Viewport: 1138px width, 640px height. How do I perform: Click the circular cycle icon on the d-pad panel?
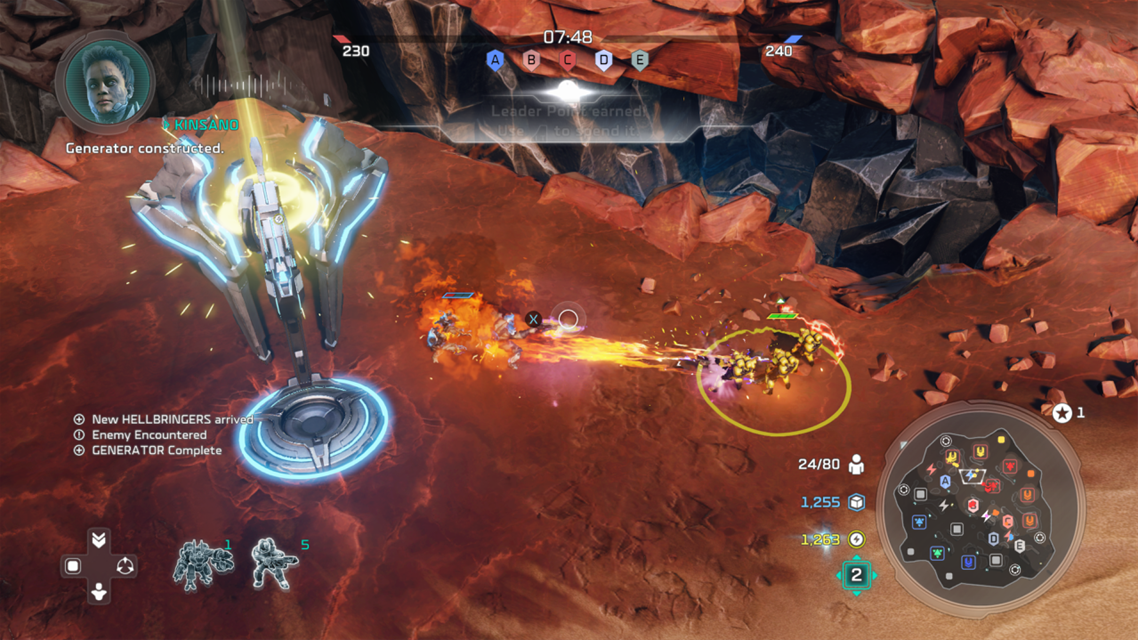(124, 567)
